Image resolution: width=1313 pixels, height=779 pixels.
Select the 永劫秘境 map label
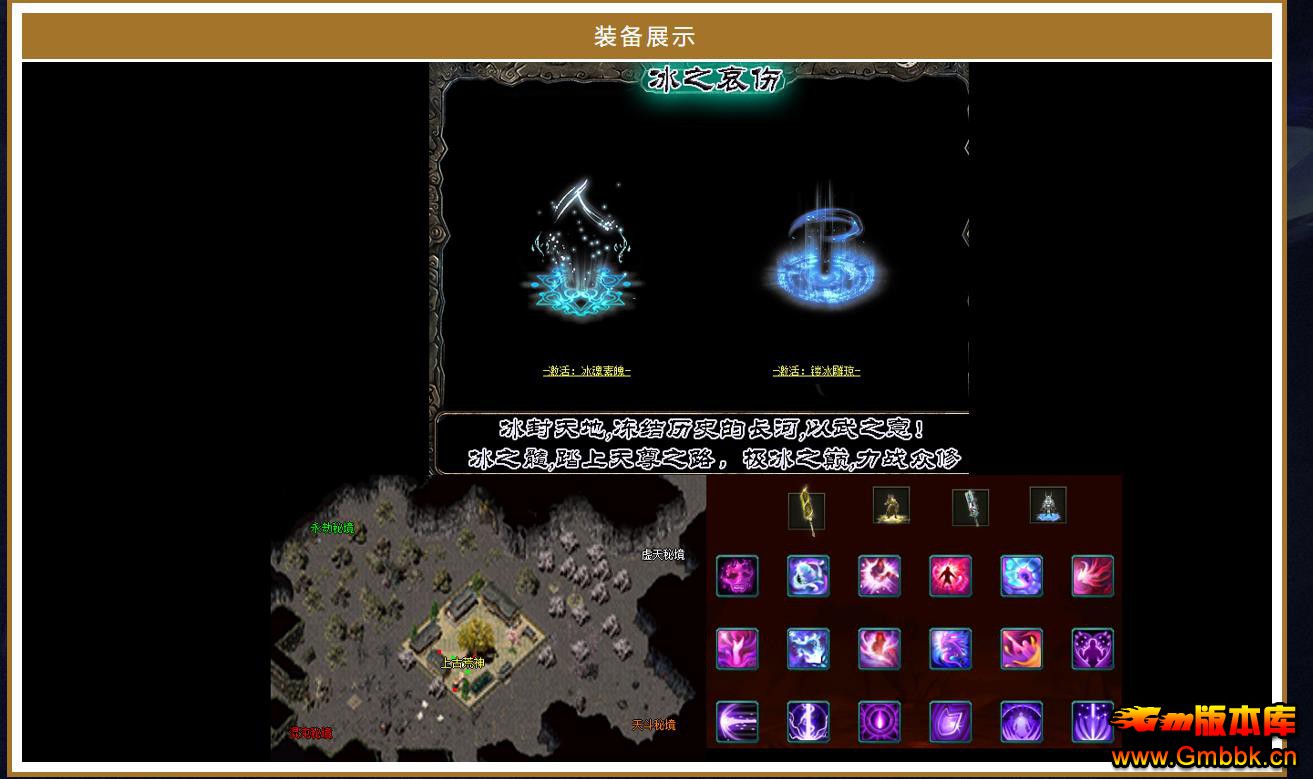tap(332, 528)
